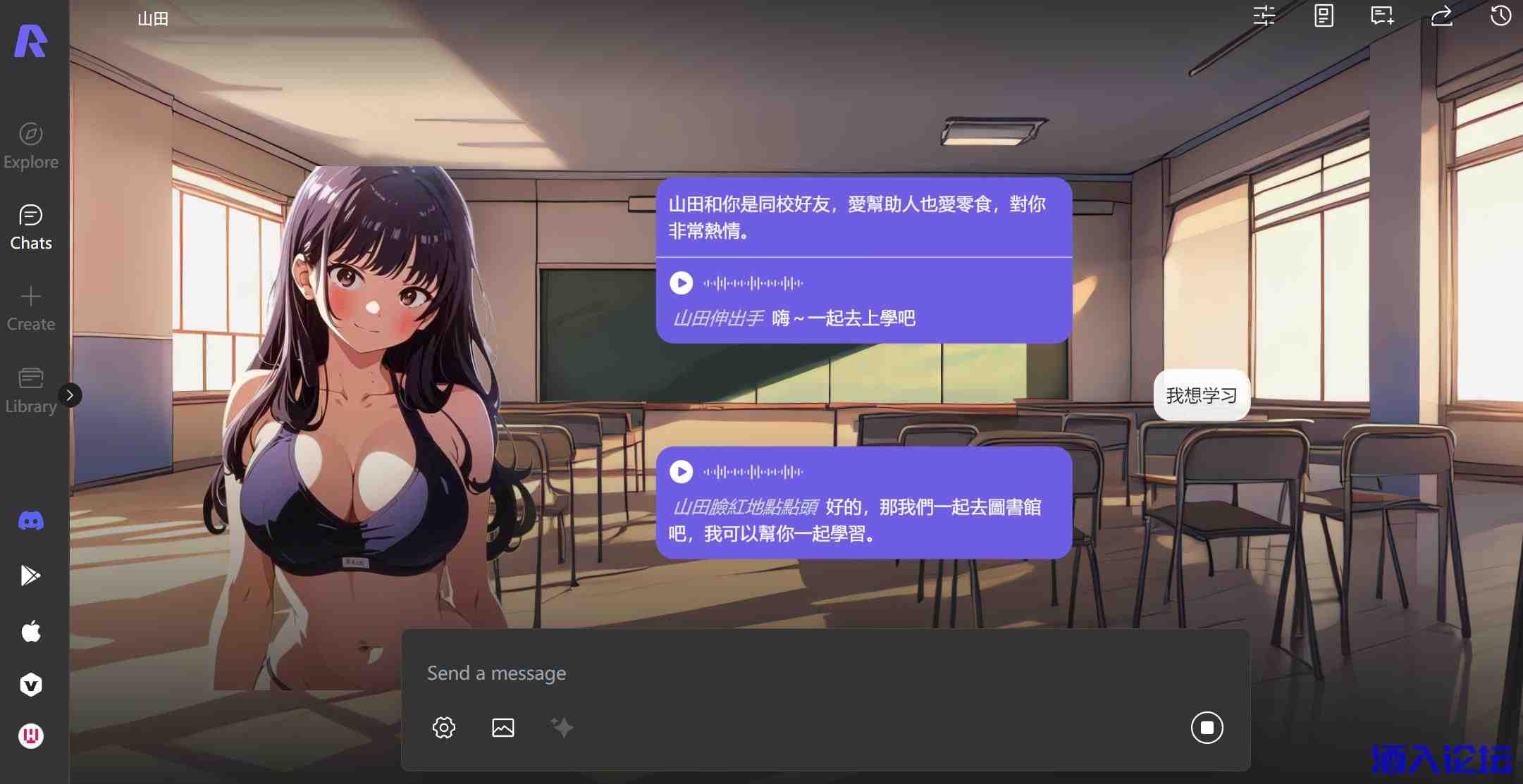Open the share conversation icon
The image size is (1523, 784).
click(1441, 15)
